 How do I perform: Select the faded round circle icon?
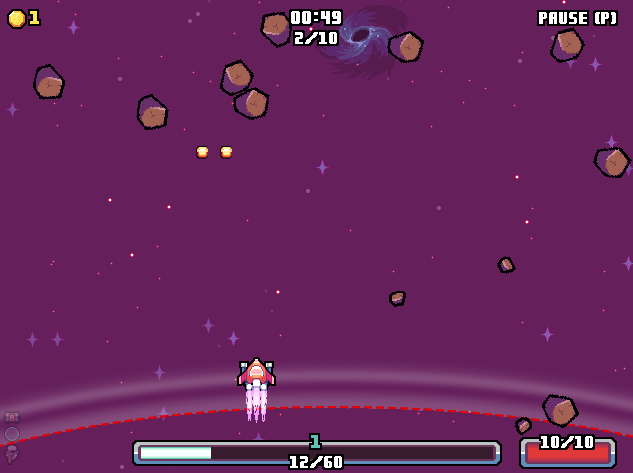12,434
